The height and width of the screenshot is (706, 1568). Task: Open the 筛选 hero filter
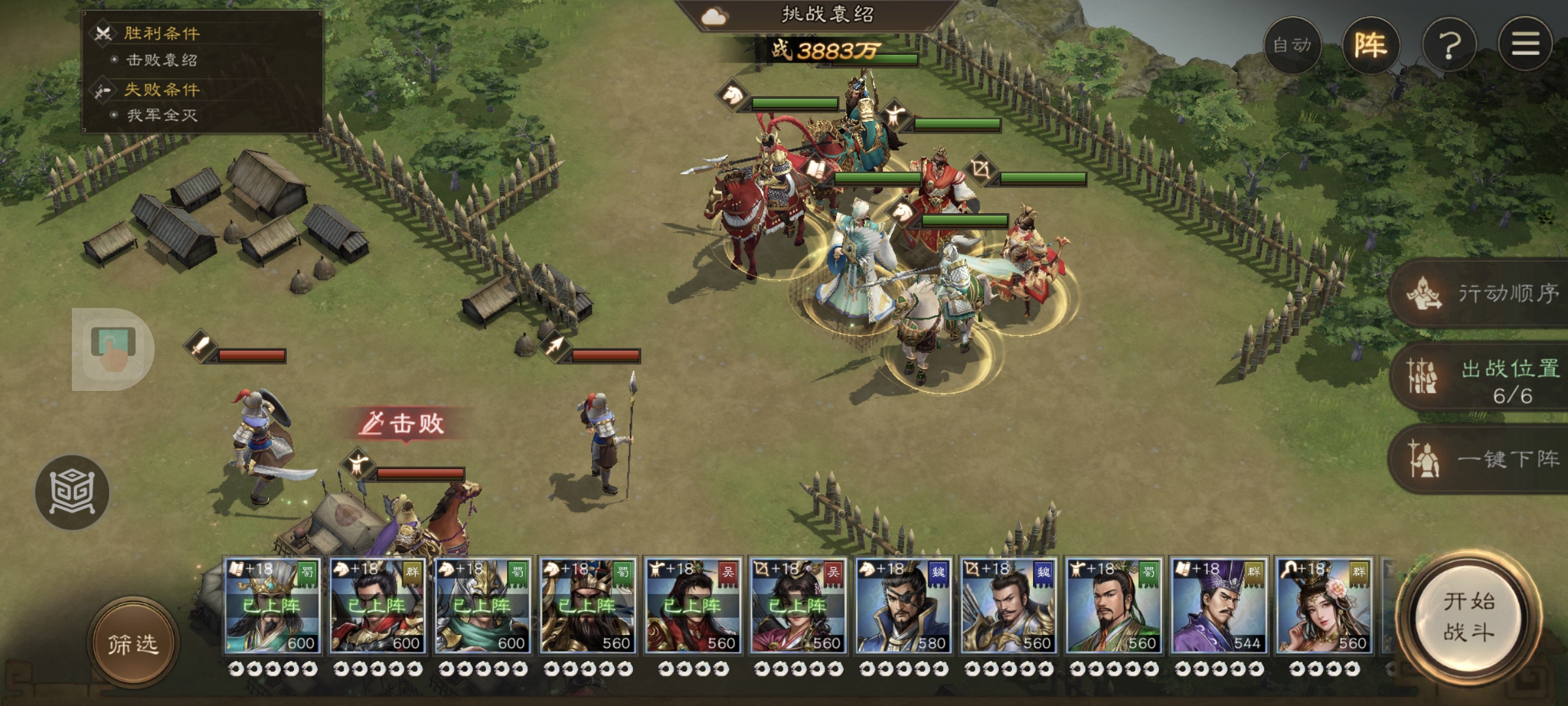click(x=133, y=644)
